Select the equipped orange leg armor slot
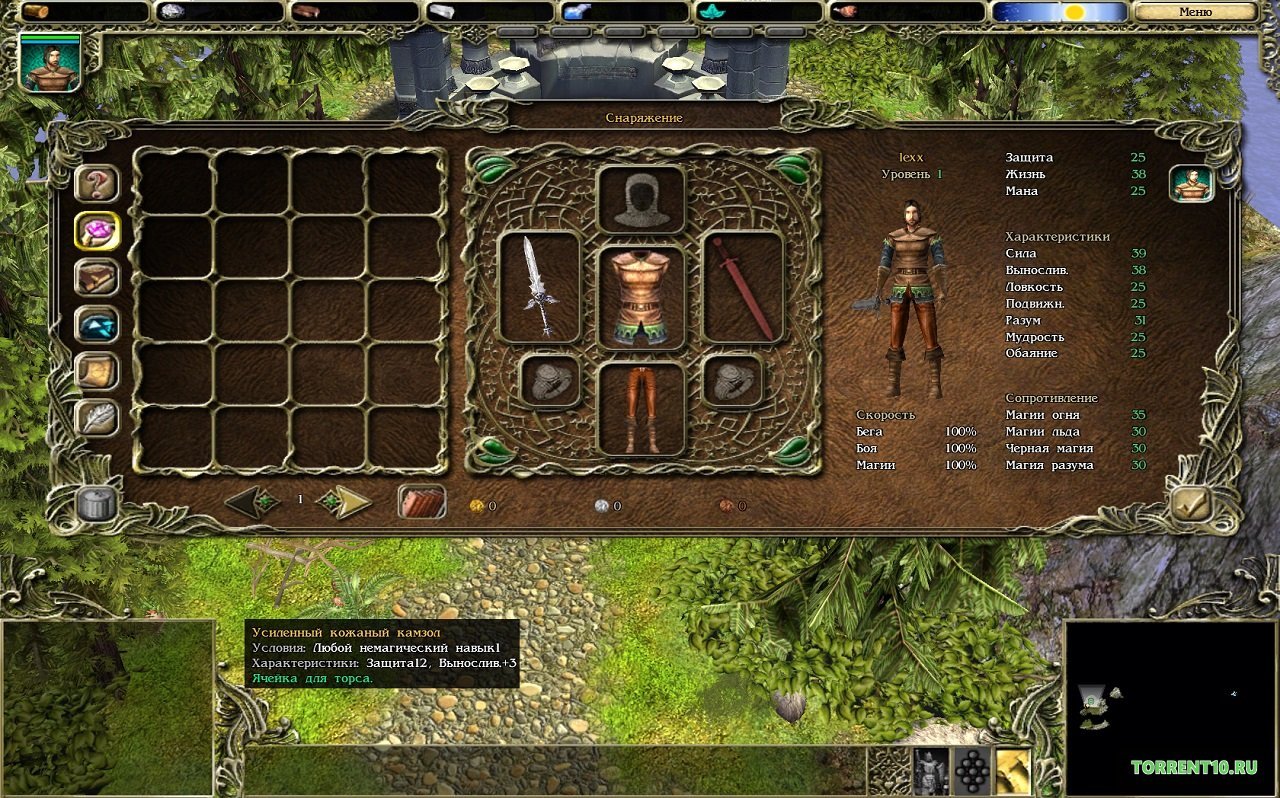The height and width of the screenshot is (798, 1280). click(x=641, y=404)
